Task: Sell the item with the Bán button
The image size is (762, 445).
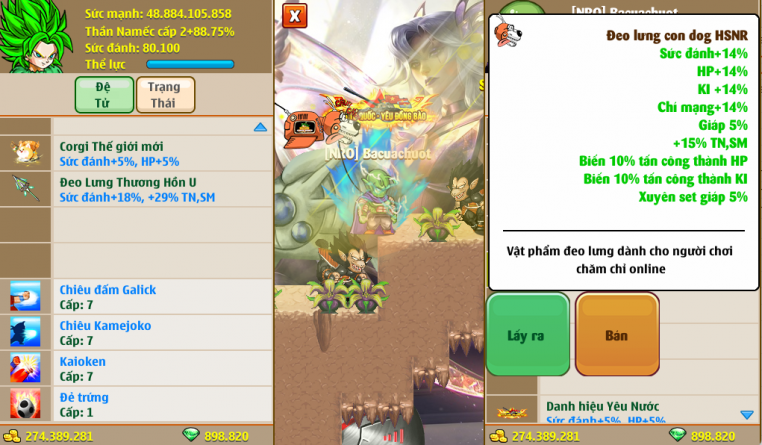Action: point(617,335)
